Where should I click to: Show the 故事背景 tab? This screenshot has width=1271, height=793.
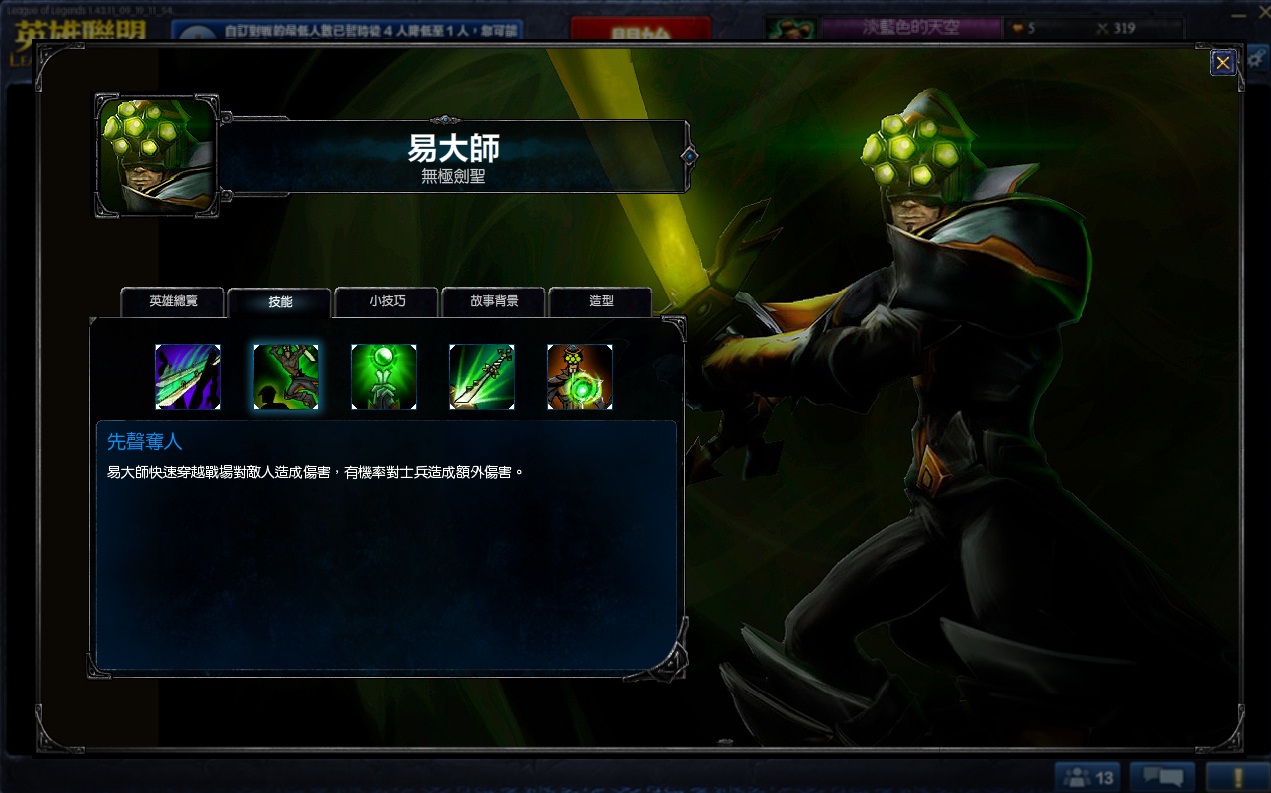(x=494, y=301)
